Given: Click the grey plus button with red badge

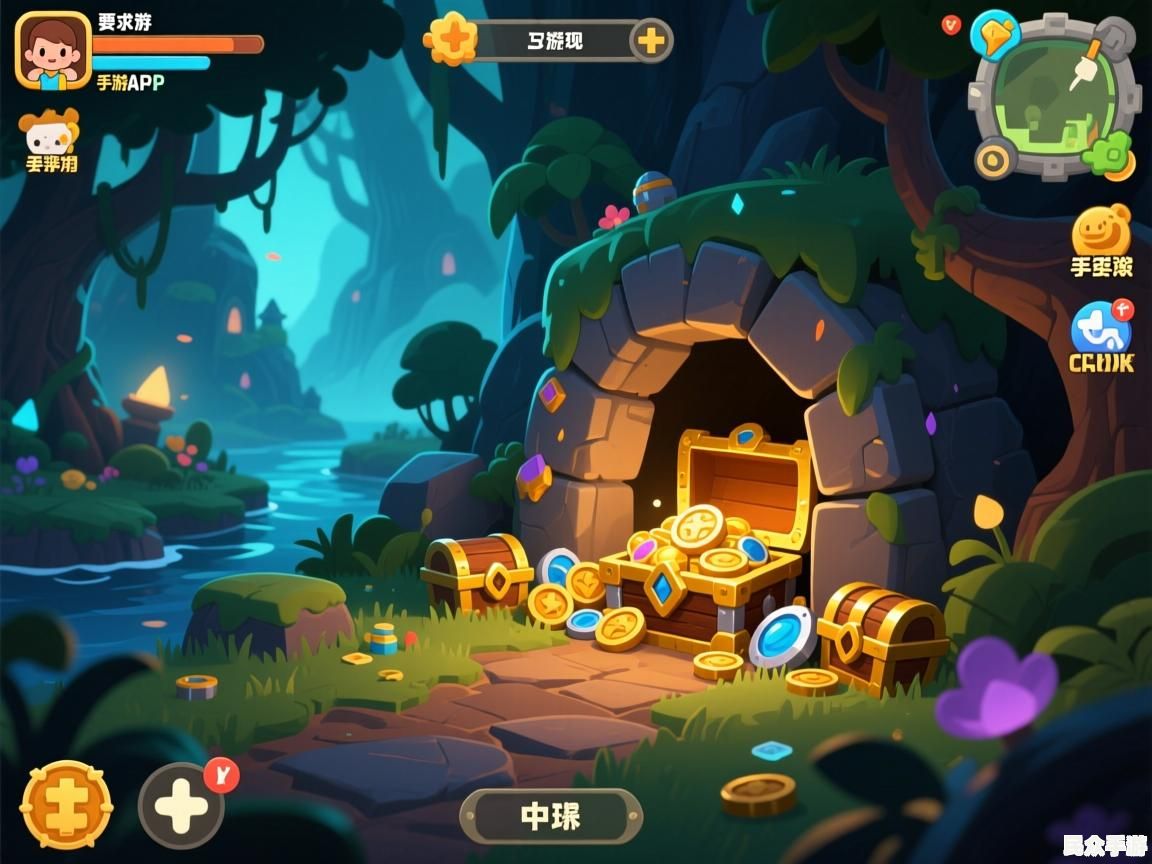Looking at the screenshot, I should pyautogui.click(x=181, y=806).
